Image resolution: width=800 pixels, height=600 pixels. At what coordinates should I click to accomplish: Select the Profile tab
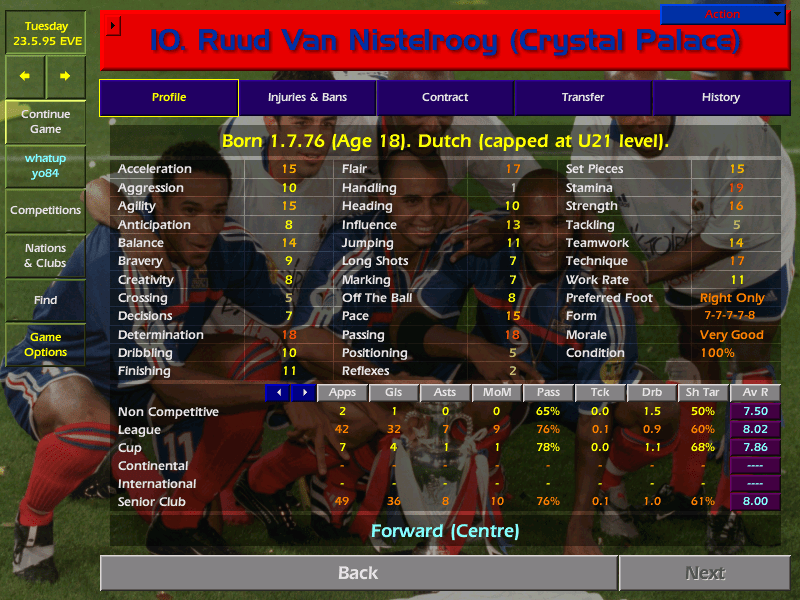[x=169, y=97]
